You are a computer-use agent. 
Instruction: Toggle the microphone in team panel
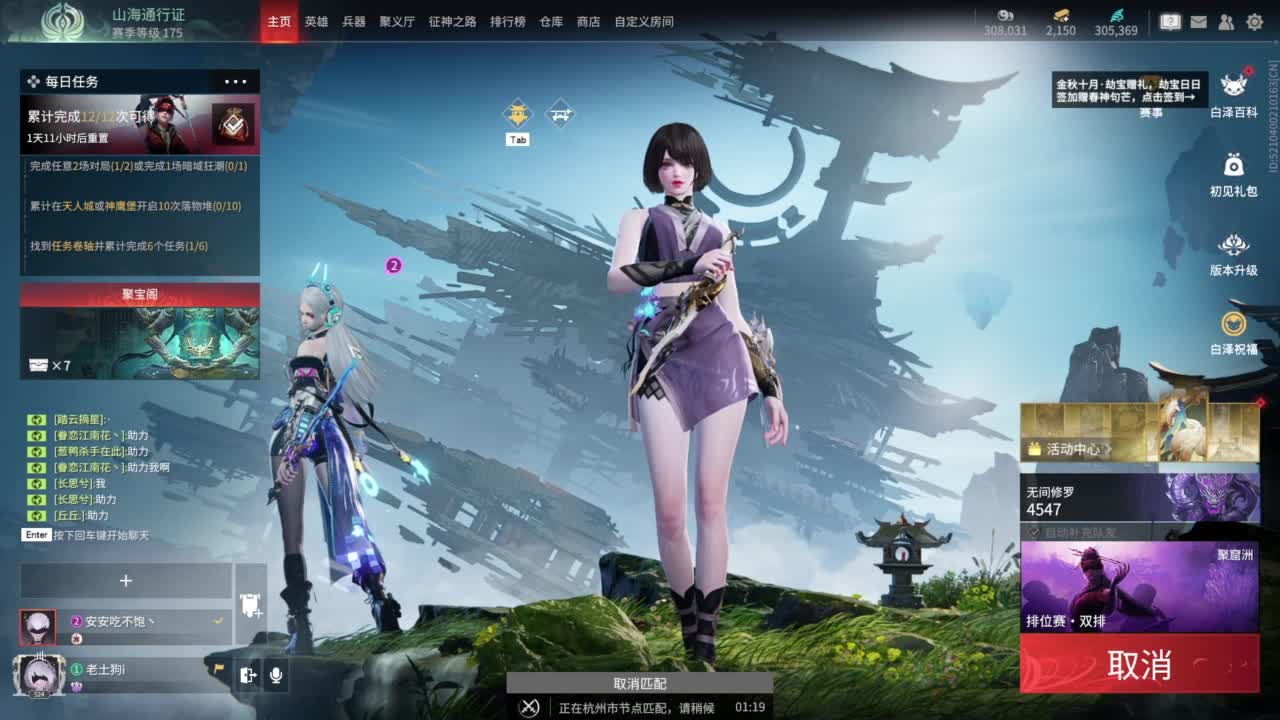tap(276, 676)
